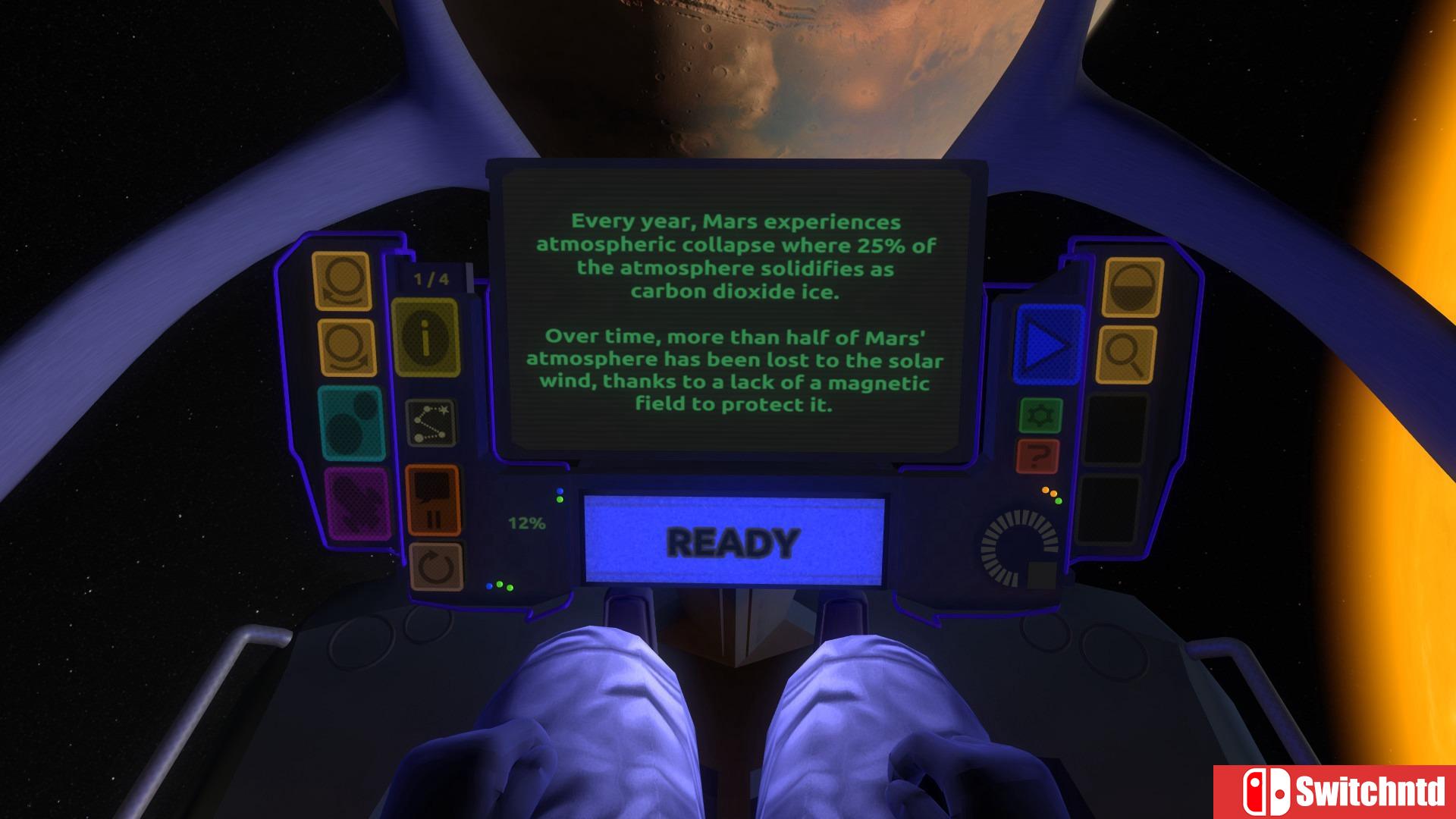Image resolution: width=1456 pixels, height=819 pixels.
Task: Click the top counter-clockwise orbit rotation button
Action: [x=342, y=281]
